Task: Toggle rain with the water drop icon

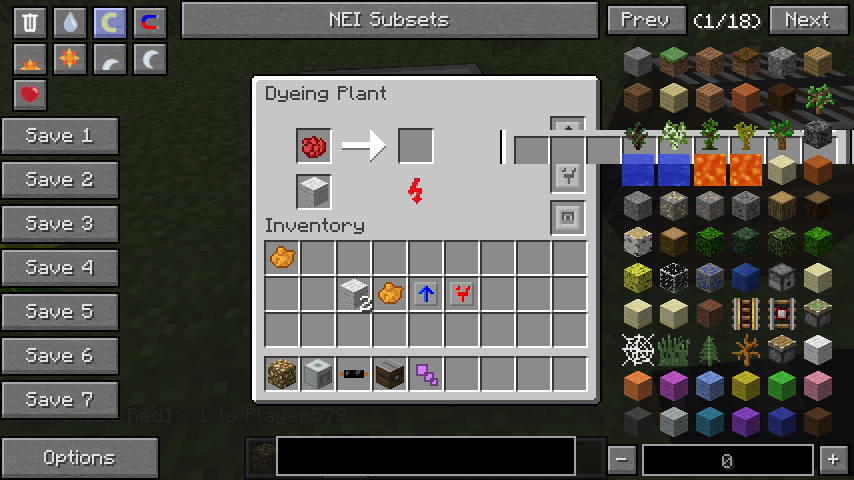Action: [70, 22]
